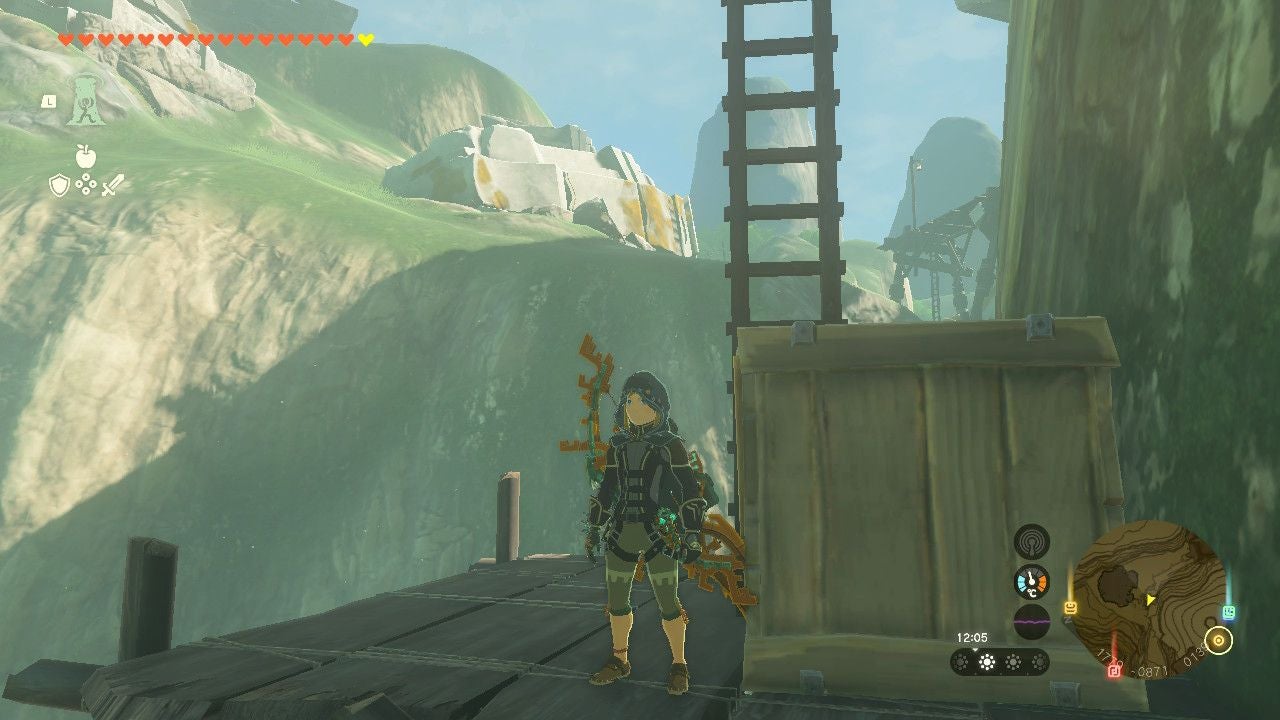
Task: Select the green chest marker right of the minimap
Action: 1229,612
